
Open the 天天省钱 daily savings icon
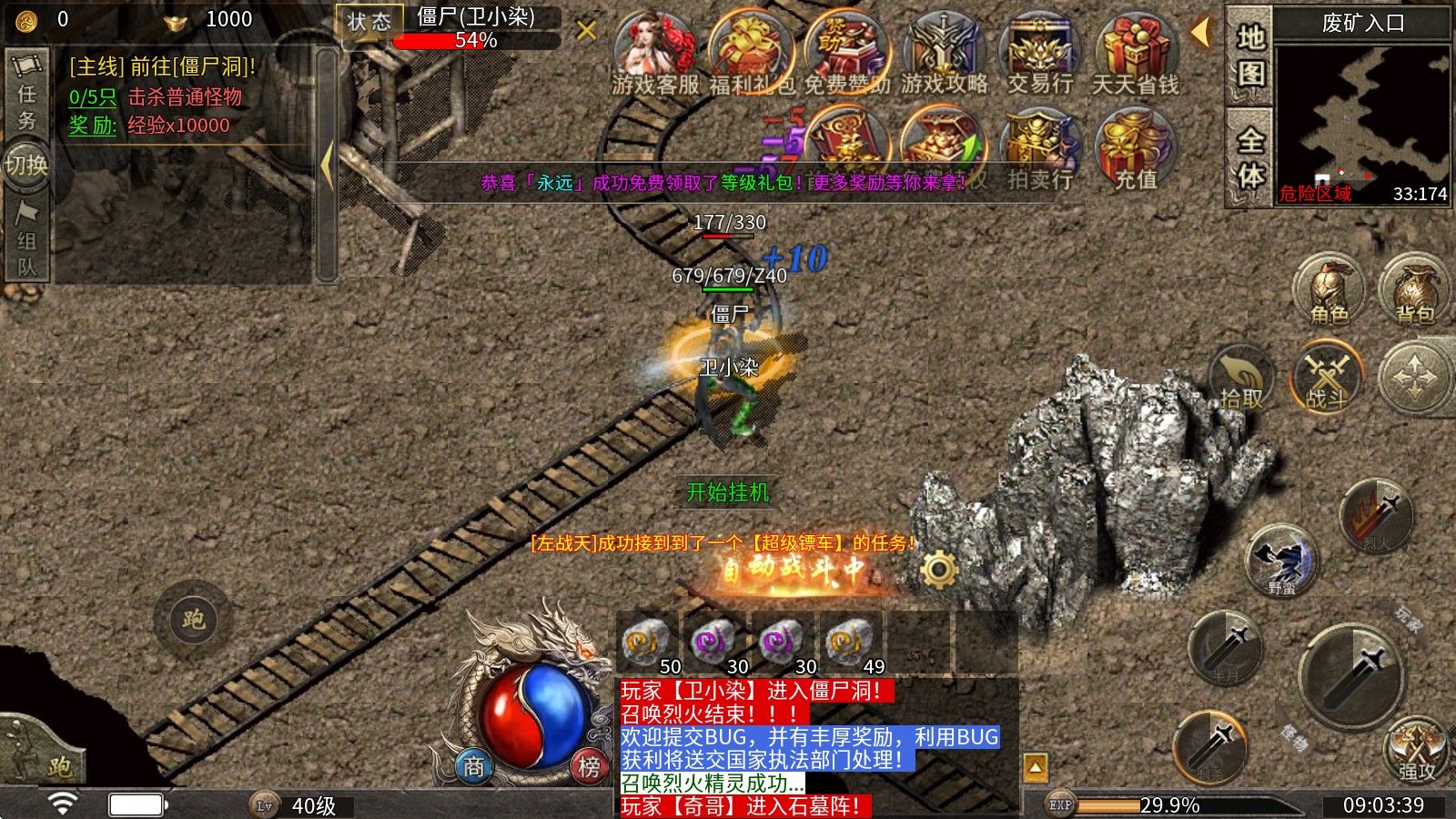pos(1135,53)
